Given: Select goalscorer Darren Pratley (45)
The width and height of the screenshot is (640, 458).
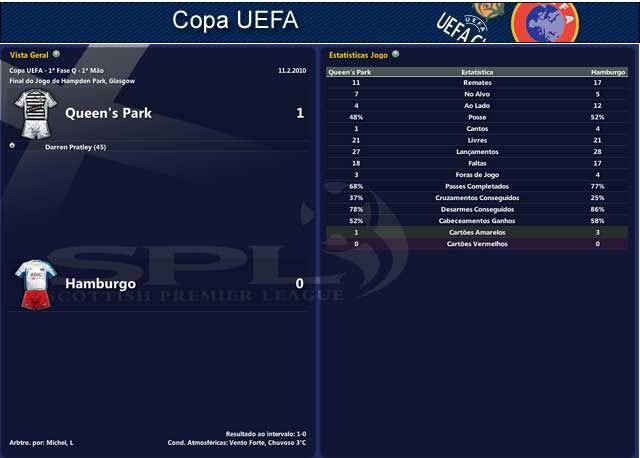Looking at the screenshot, I should click(x=76, y=147).
